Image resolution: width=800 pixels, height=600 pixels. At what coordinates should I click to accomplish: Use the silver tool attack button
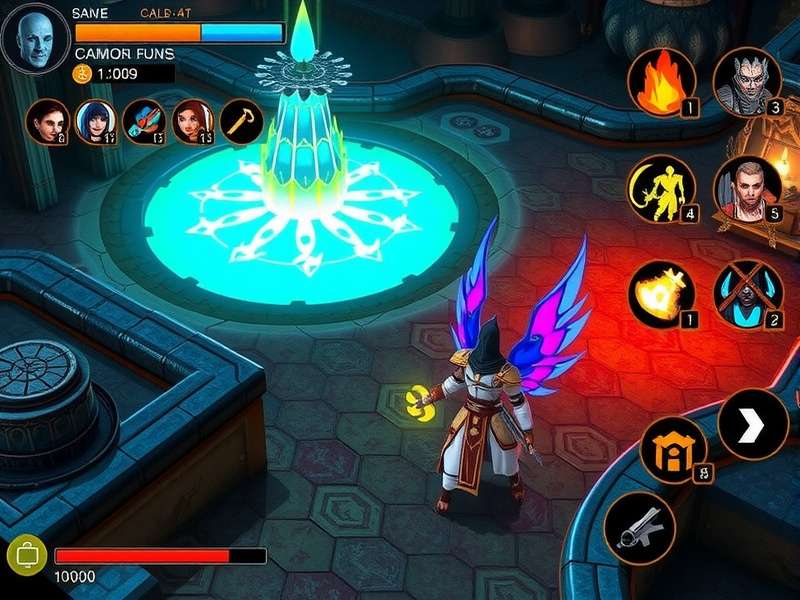point(640,527)
